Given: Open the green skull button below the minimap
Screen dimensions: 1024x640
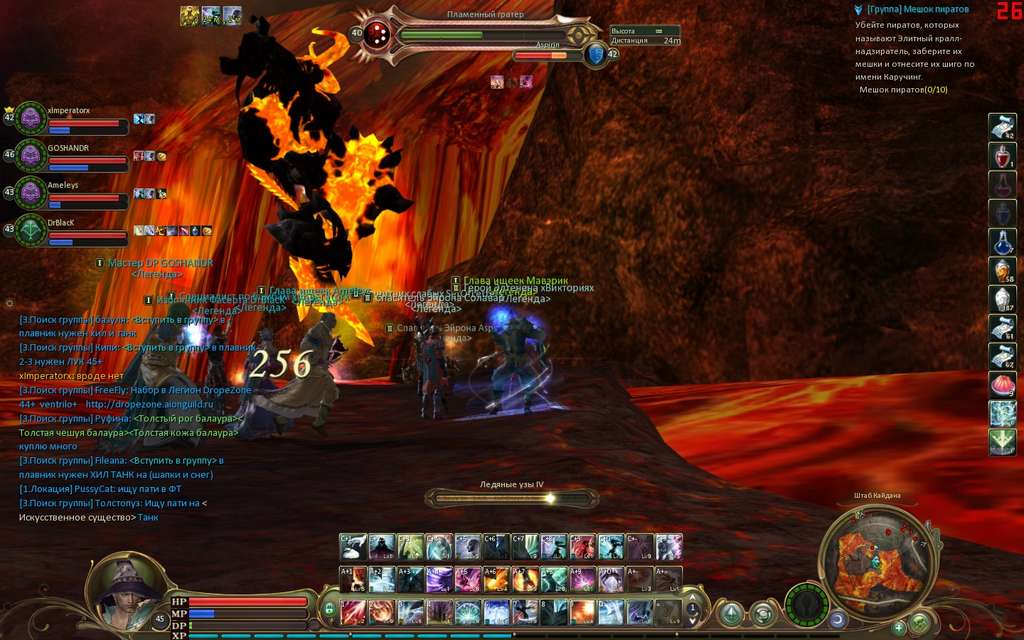Looking at the screenshot, I should (920, 623).
